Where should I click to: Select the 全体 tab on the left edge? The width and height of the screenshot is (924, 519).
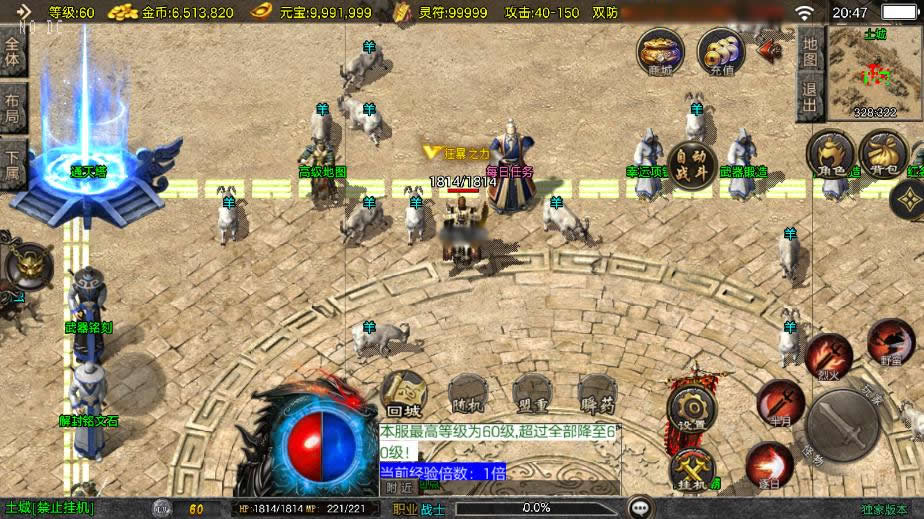pyautogui.click(x=13, y=51)
